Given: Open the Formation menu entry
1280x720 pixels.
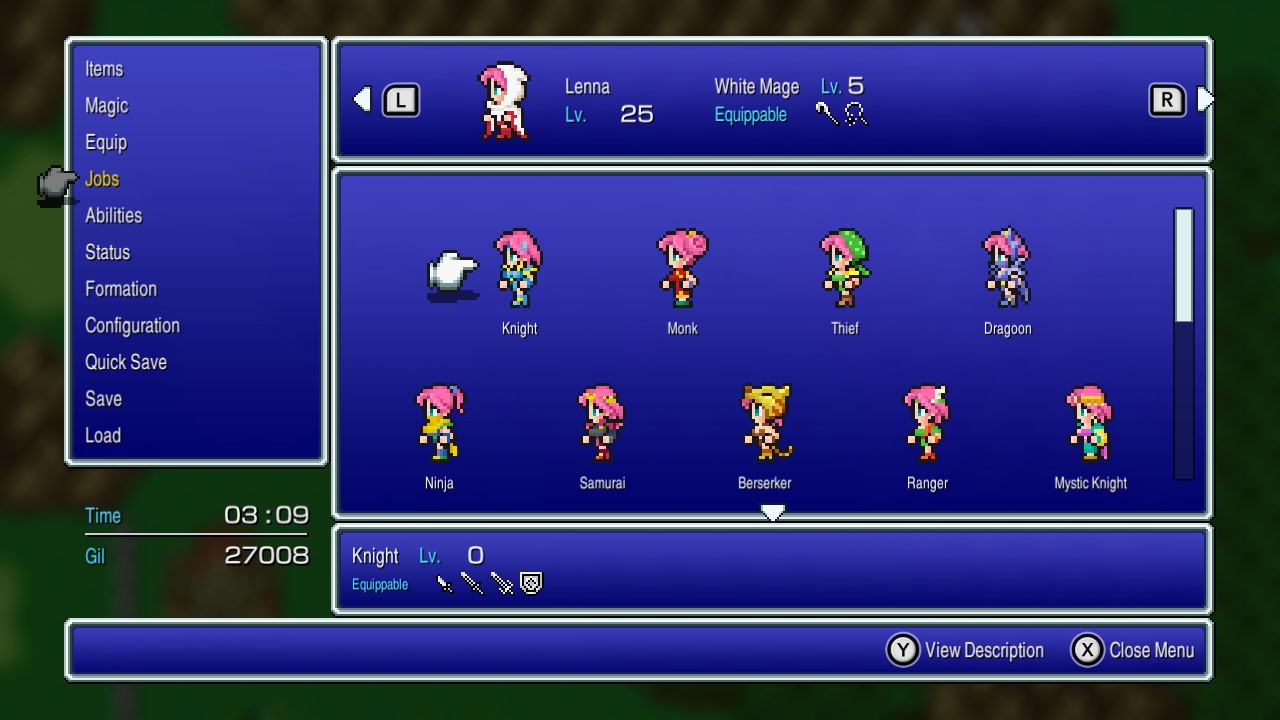Looking at the screenshot, I should point(120,288).
